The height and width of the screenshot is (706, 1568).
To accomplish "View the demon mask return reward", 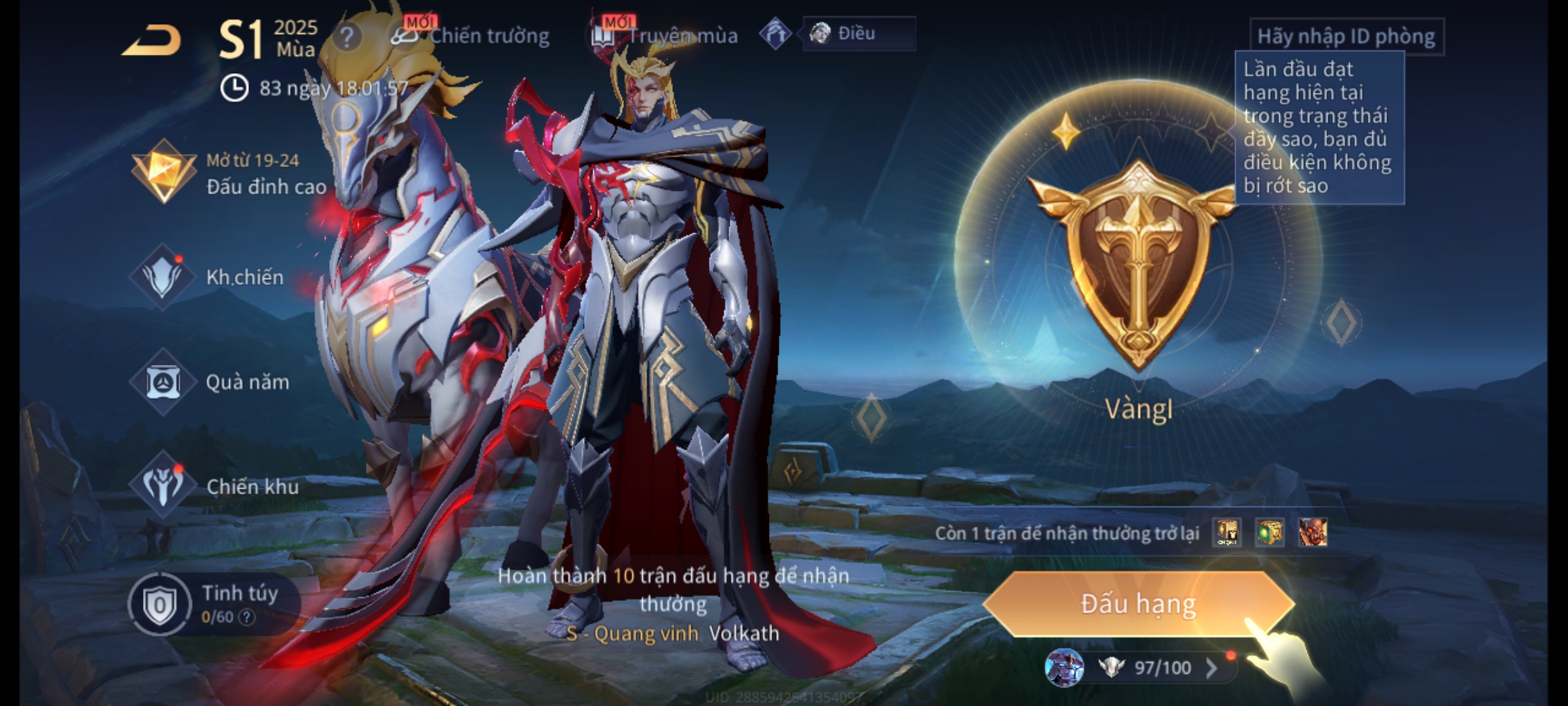I will 1313,532.
